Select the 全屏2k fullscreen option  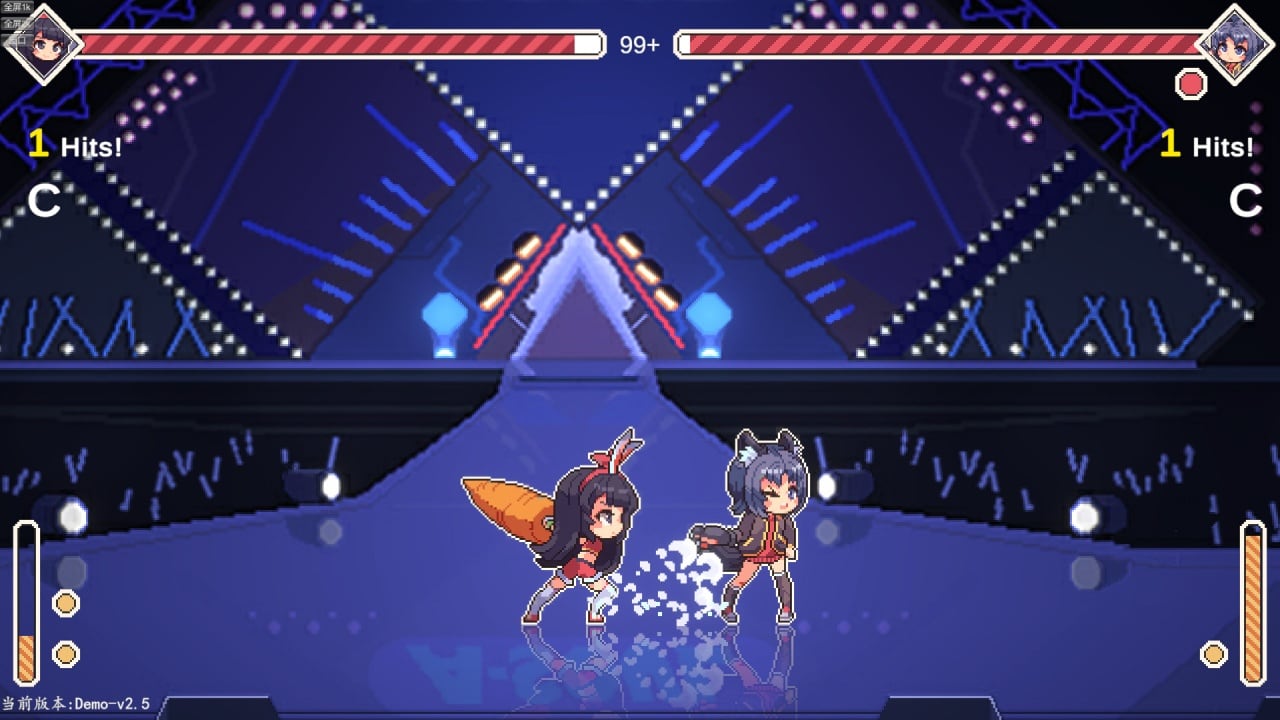17,23
